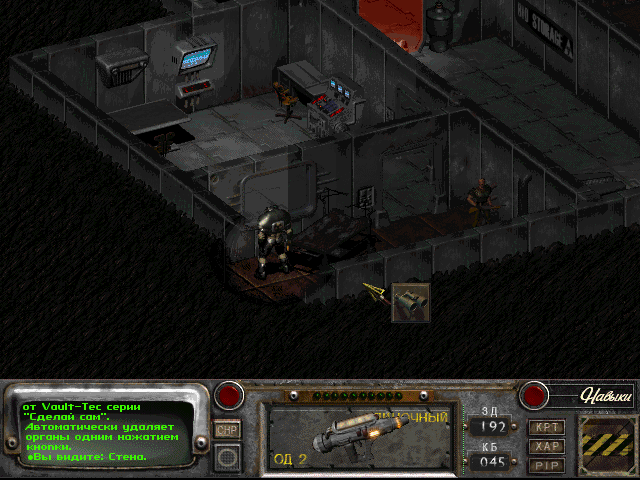Click the red button beside Навыки
The width and height of the screenshot is (640, 480).
click(x=534, y=395)
